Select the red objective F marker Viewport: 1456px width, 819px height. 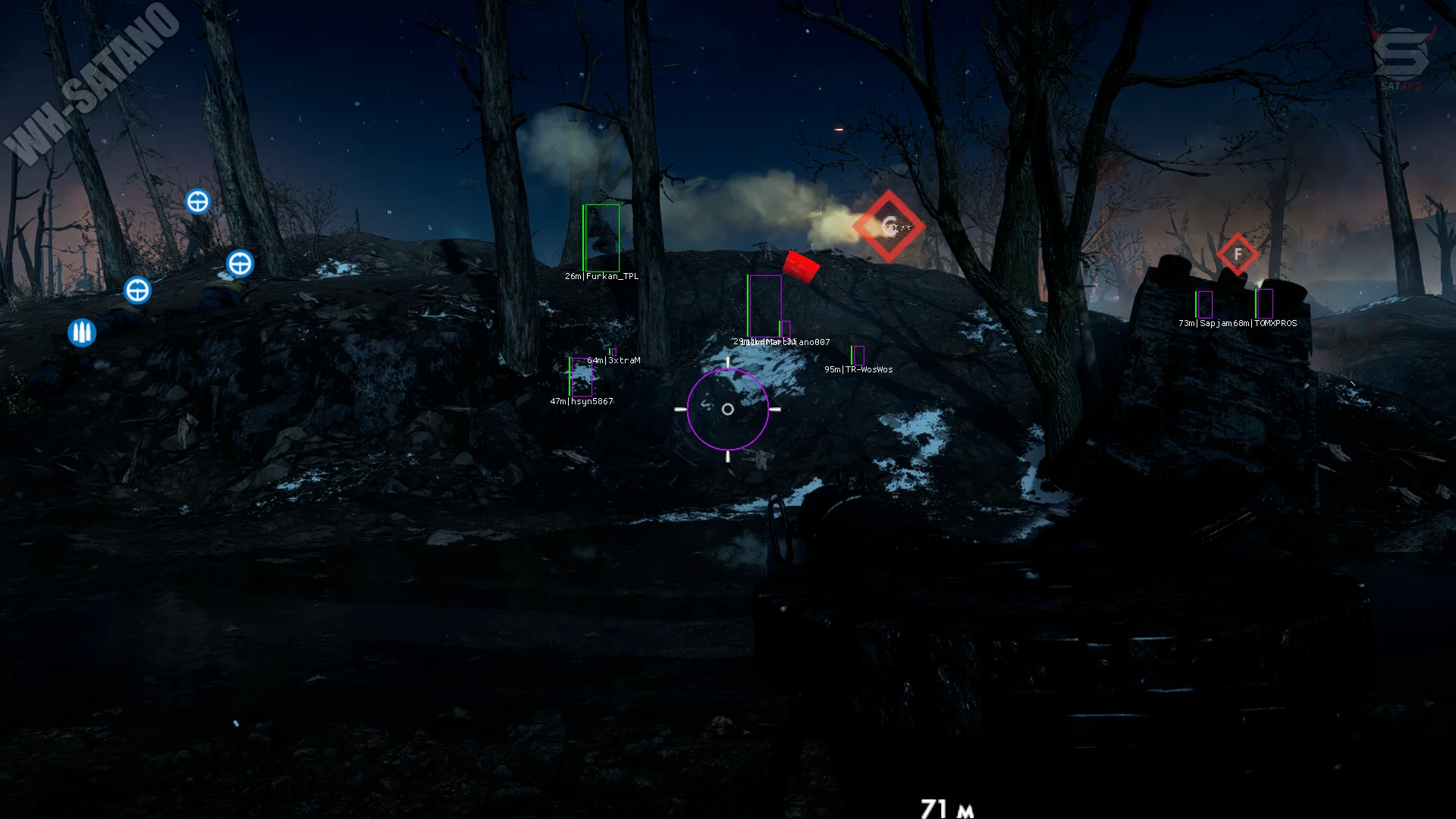tap(1238, 254)
